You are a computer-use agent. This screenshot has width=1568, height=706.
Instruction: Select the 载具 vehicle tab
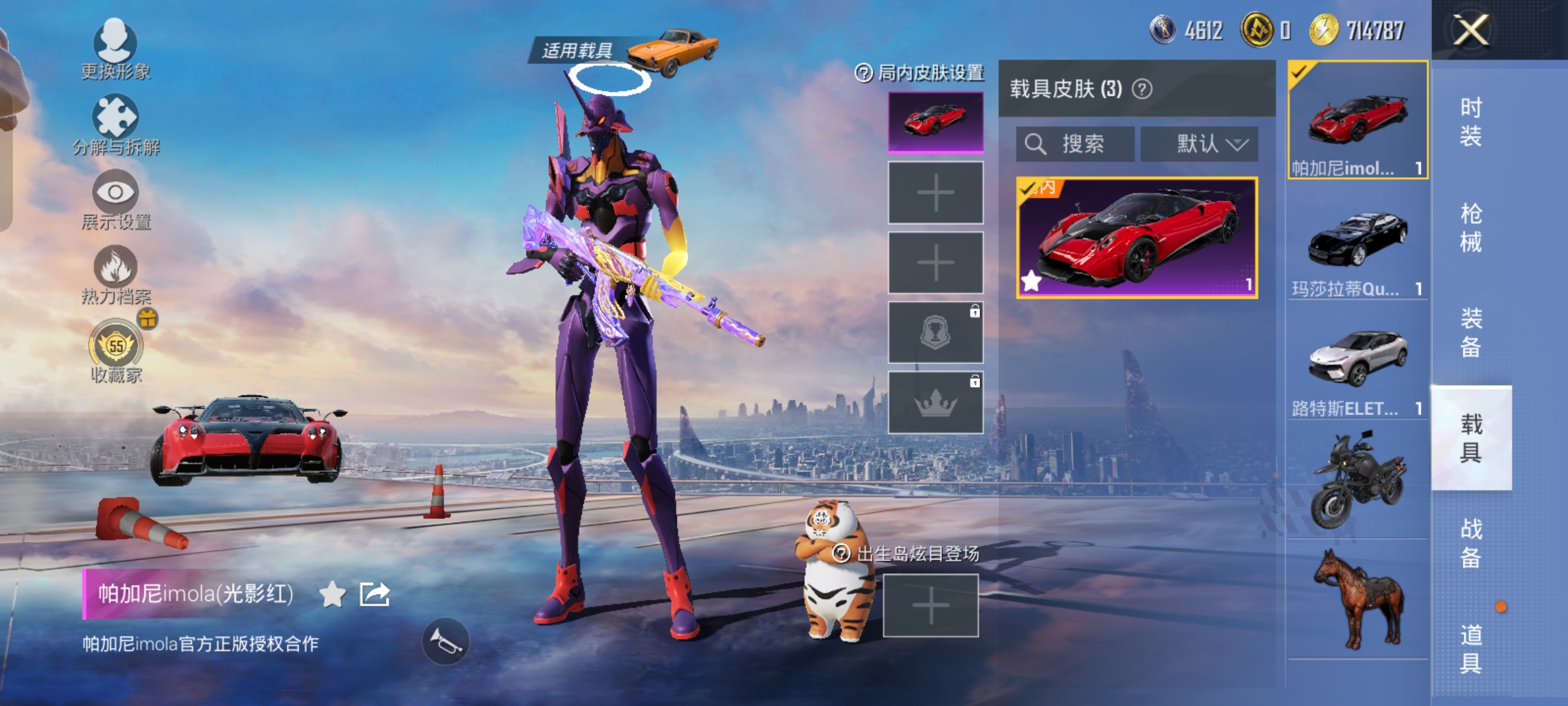tap(1471, 438)
